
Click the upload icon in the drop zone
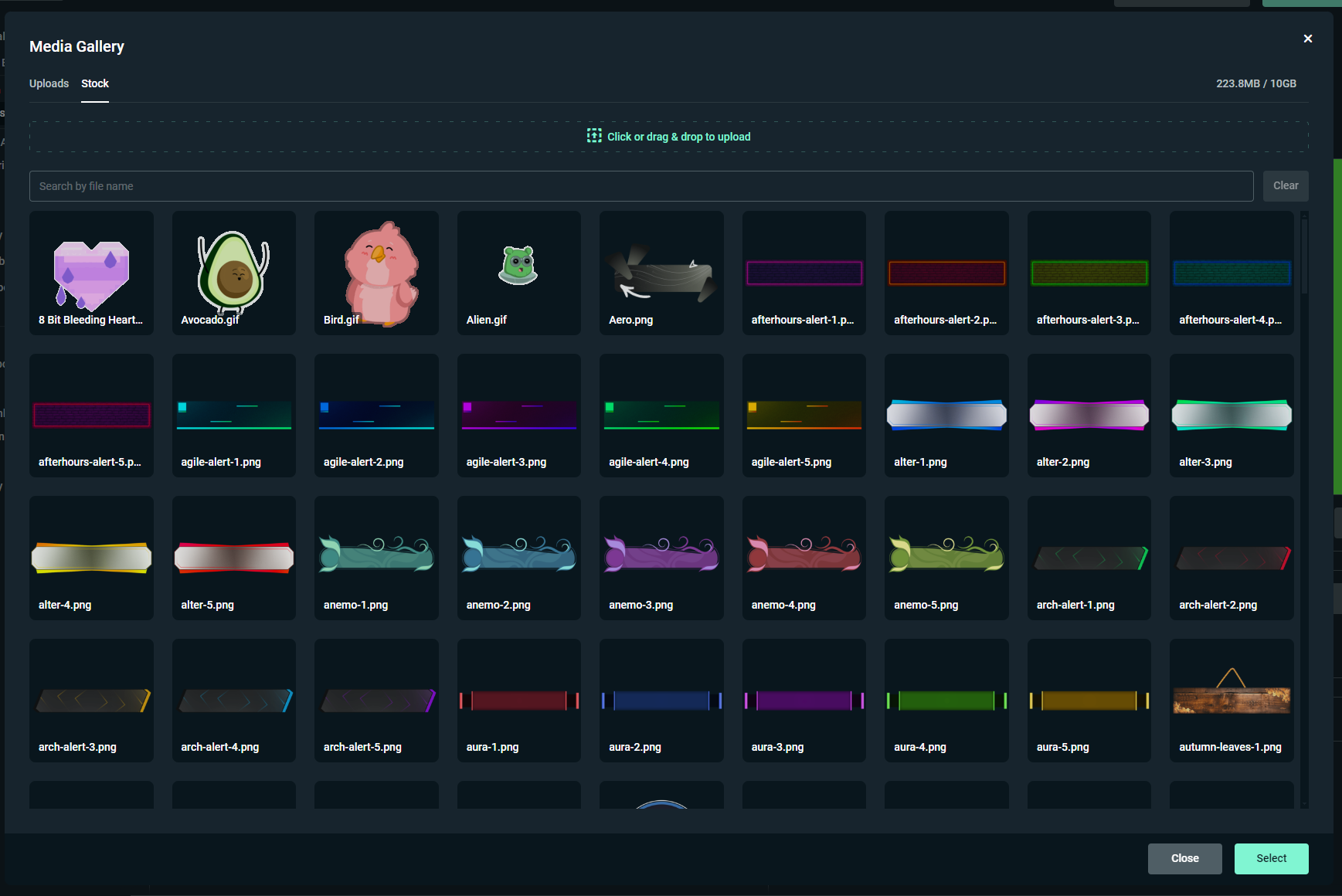[593, 135]
